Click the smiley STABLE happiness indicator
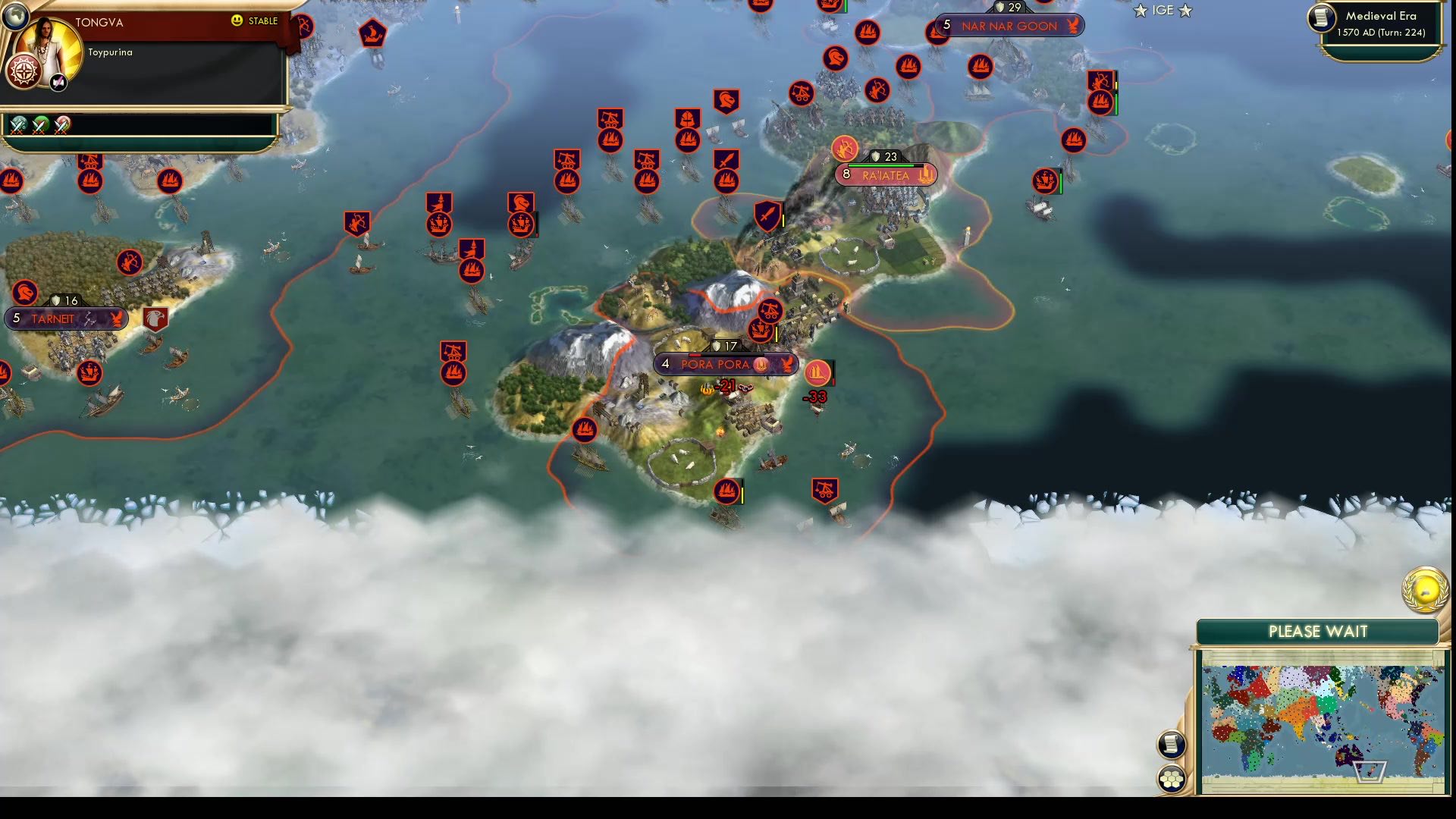This screenshot has height=819, width=1456. tap(237, 22)
